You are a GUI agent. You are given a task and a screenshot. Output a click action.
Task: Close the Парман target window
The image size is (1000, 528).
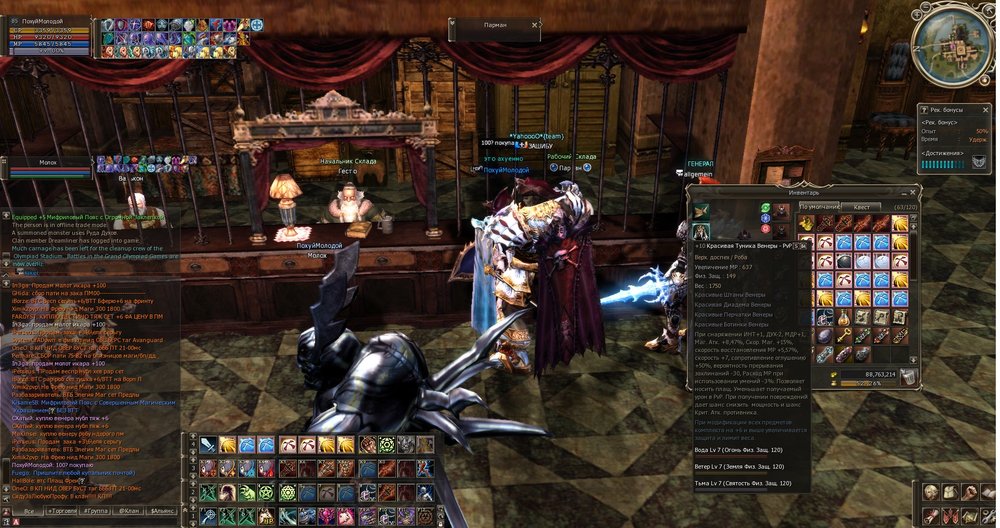537,25
